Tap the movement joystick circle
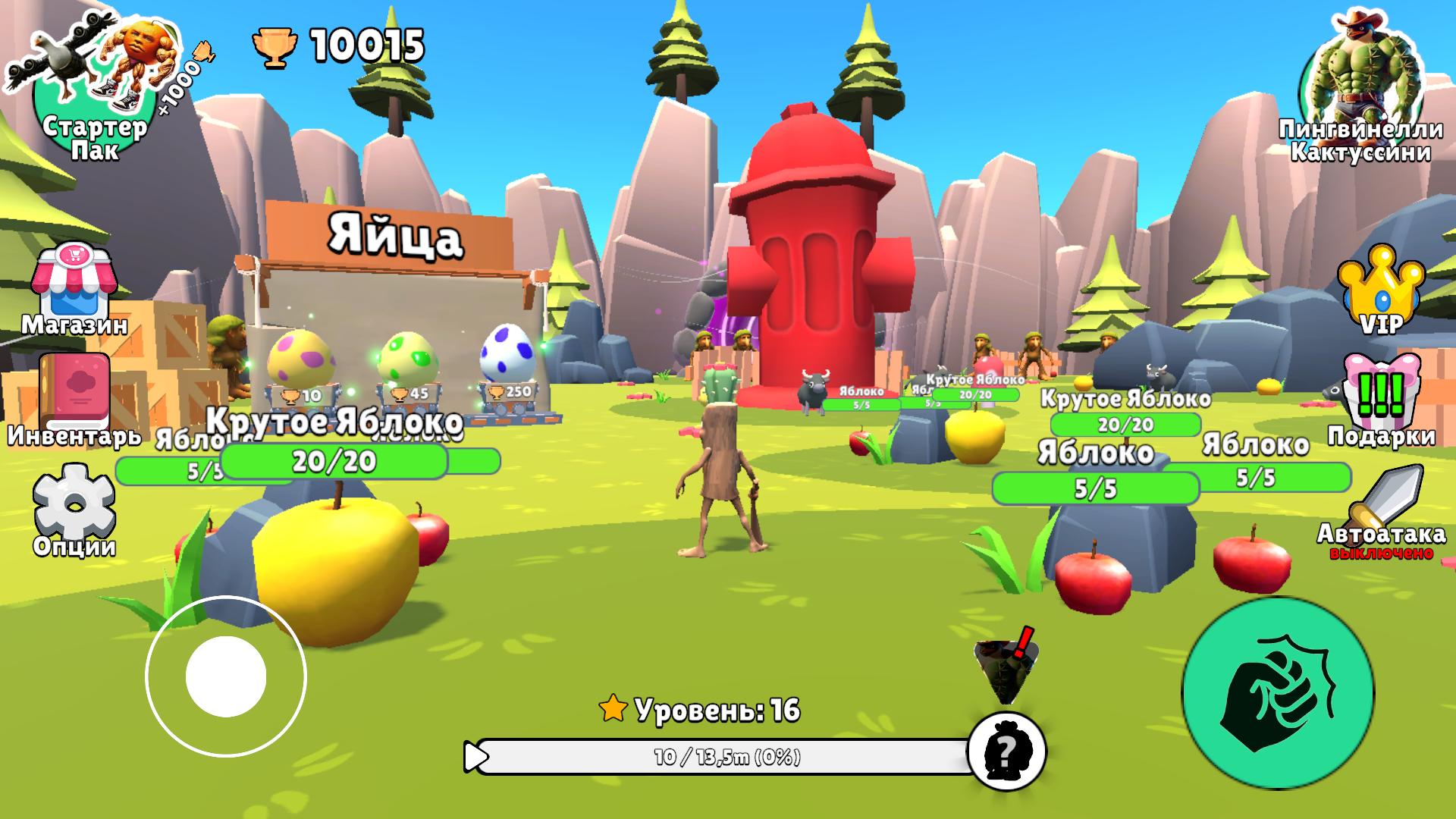This screenshot has width=1456, height=819. [x=227, y=675]
